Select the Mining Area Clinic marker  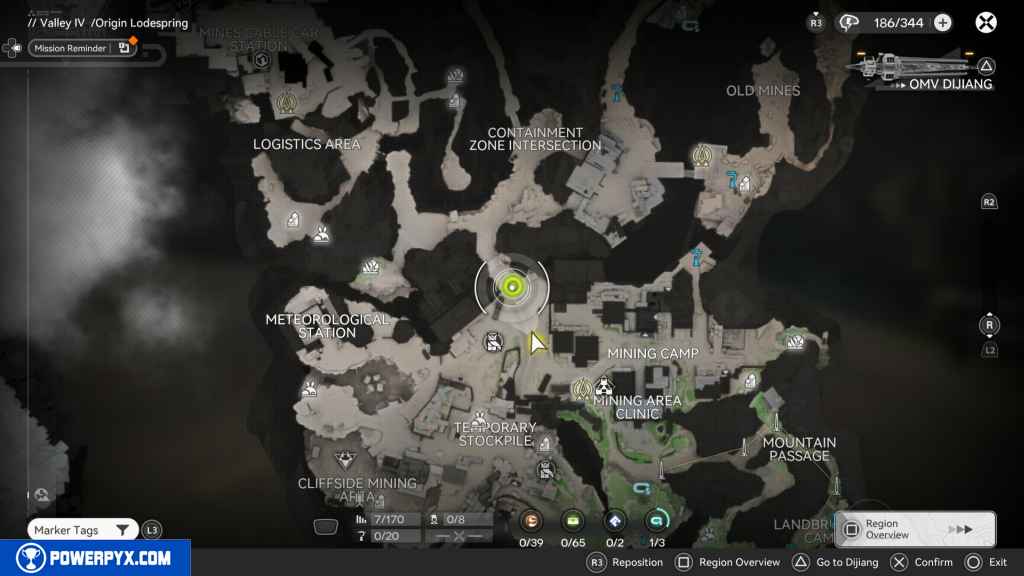point(603,387)
